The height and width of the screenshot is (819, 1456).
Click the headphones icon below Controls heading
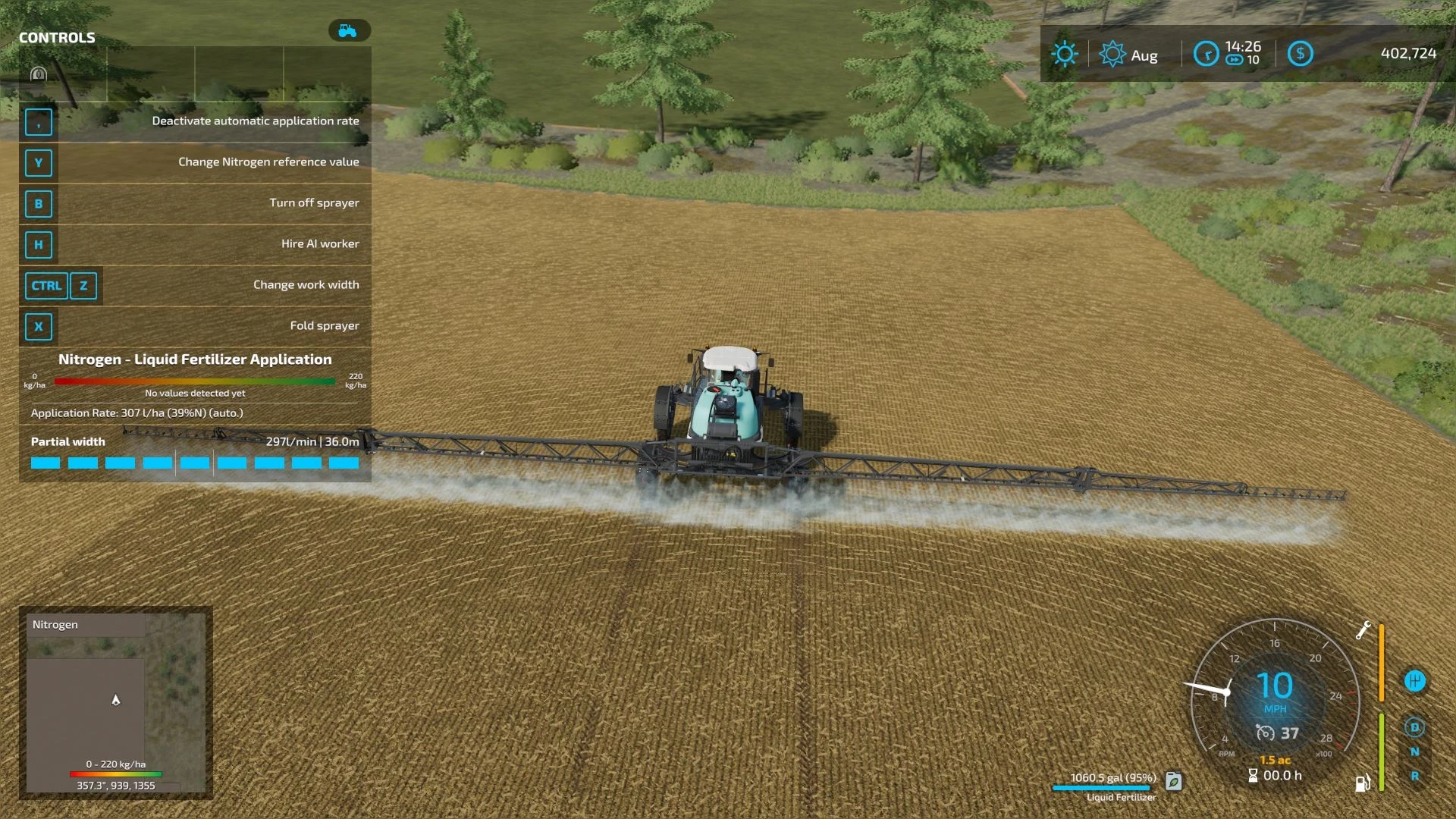(39, 74)
